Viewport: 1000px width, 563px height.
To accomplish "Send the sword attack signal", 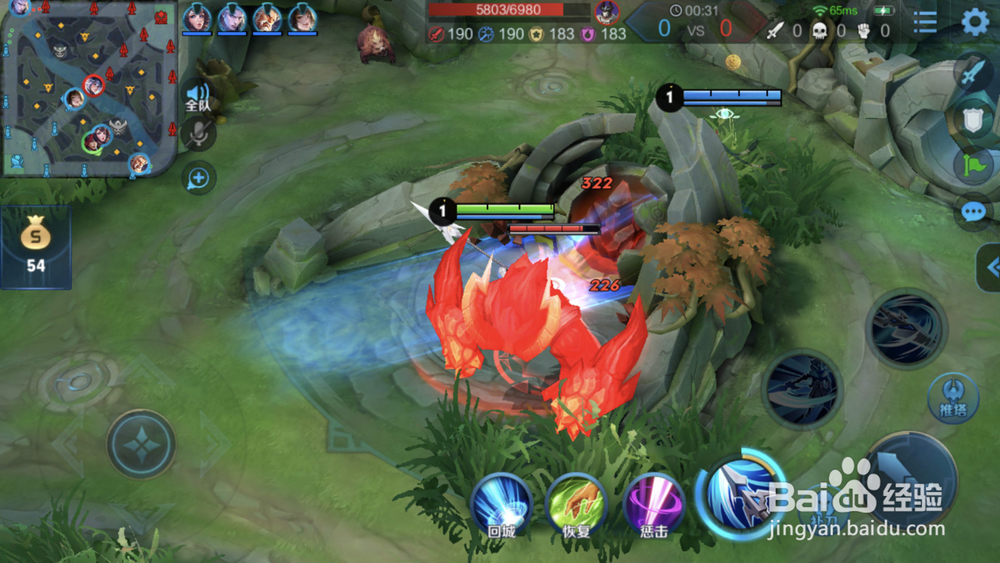I will tap(972, 72).
